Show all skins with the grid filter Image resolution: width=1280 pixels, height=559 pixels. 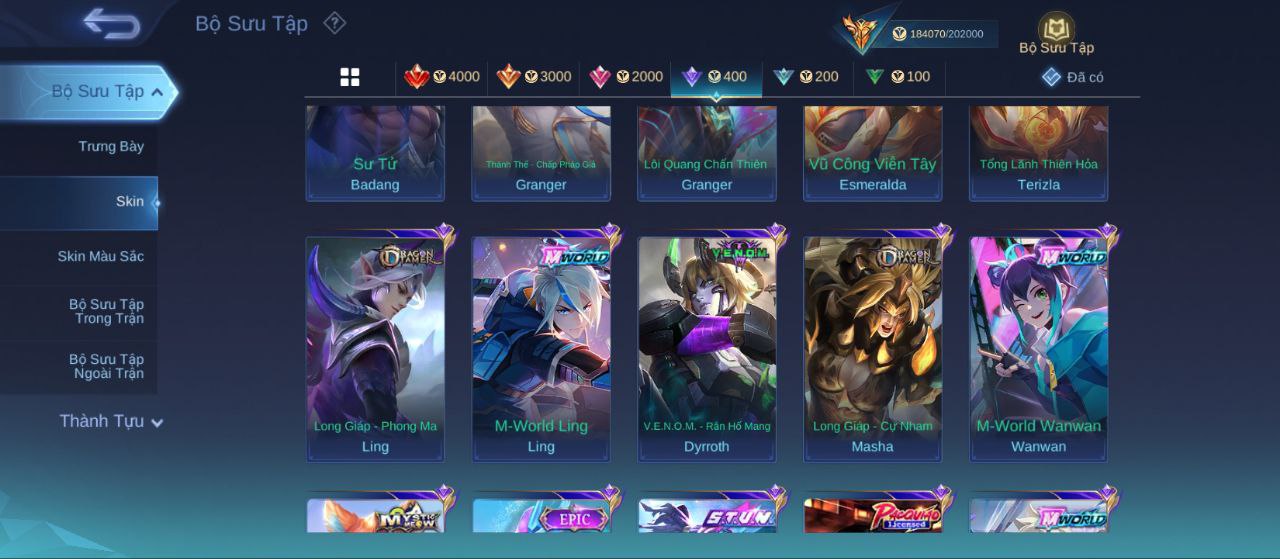(x=350, y=77)
